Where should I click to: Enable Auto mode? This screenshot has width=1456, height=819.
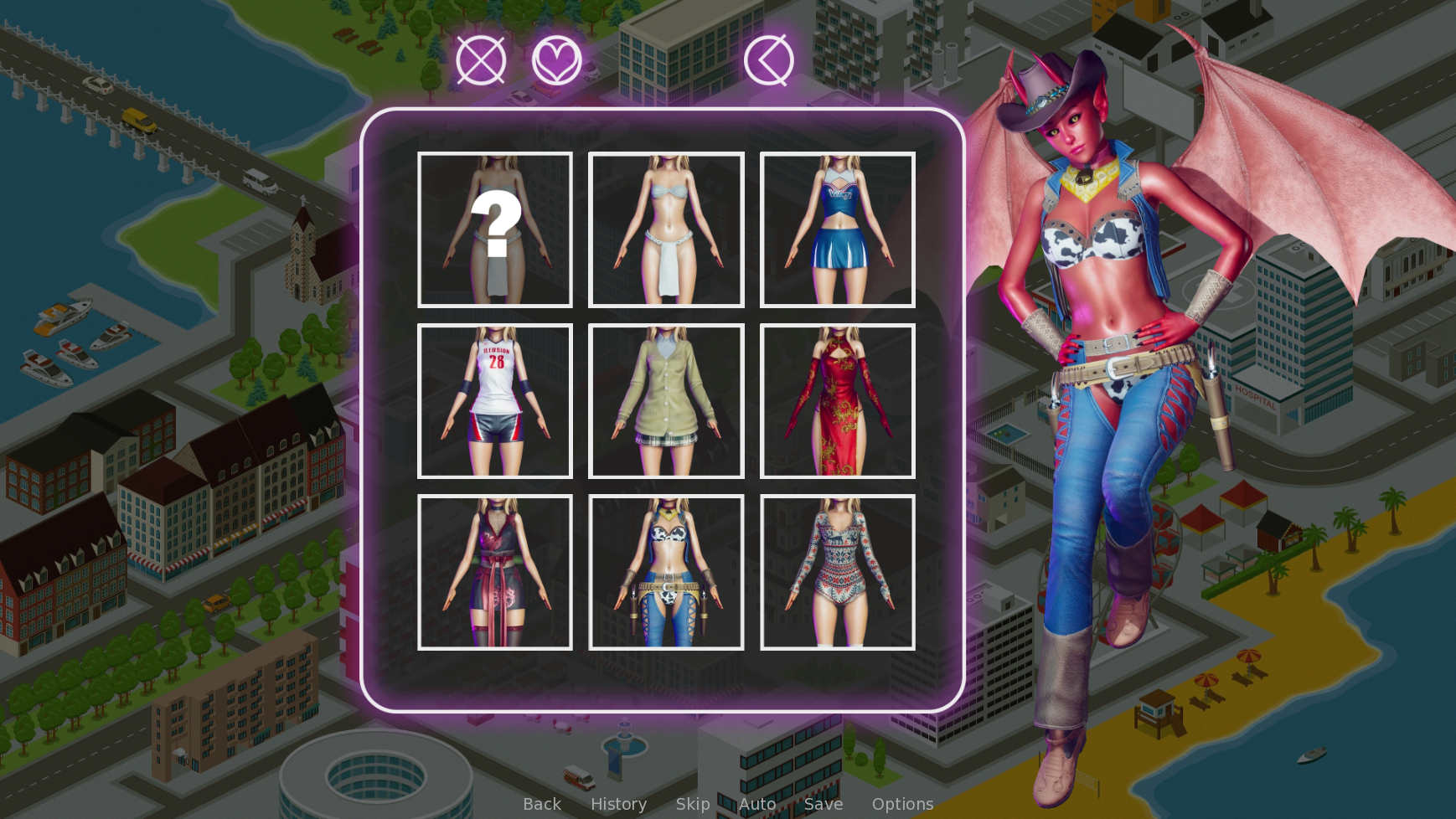(757, 804)
